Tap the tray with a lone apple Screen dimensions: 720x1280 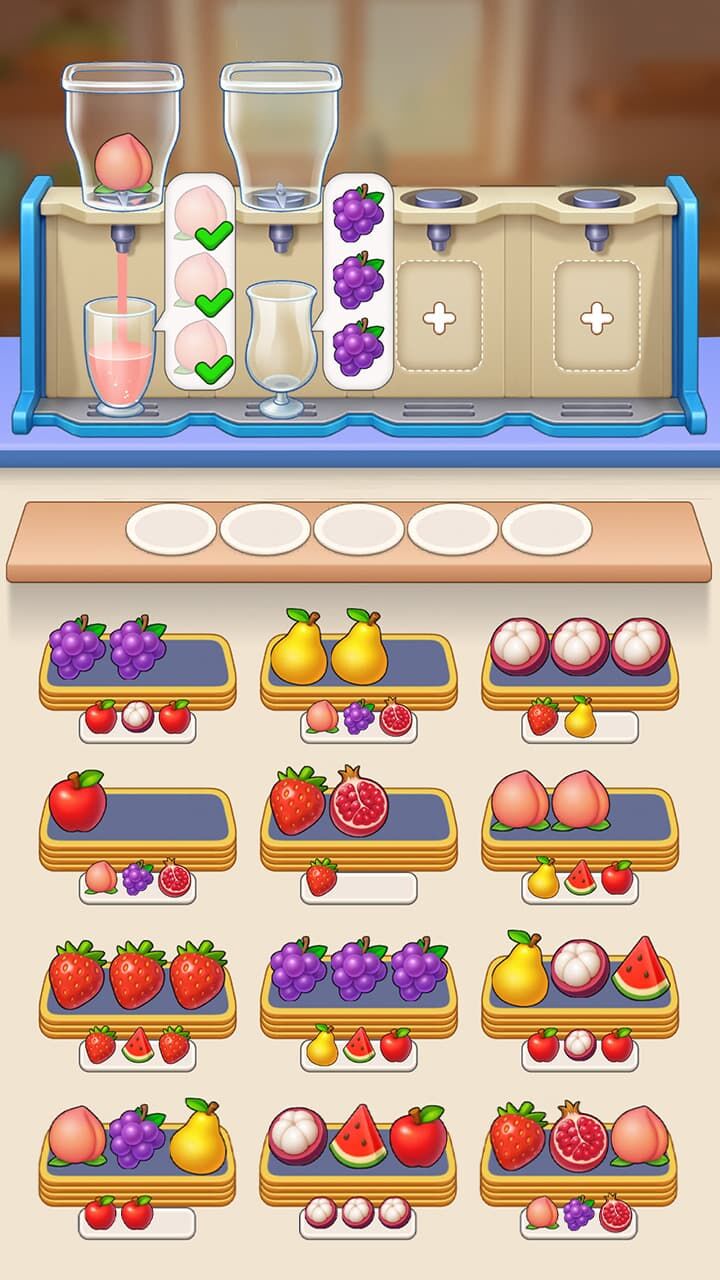[x=137, y=818]
